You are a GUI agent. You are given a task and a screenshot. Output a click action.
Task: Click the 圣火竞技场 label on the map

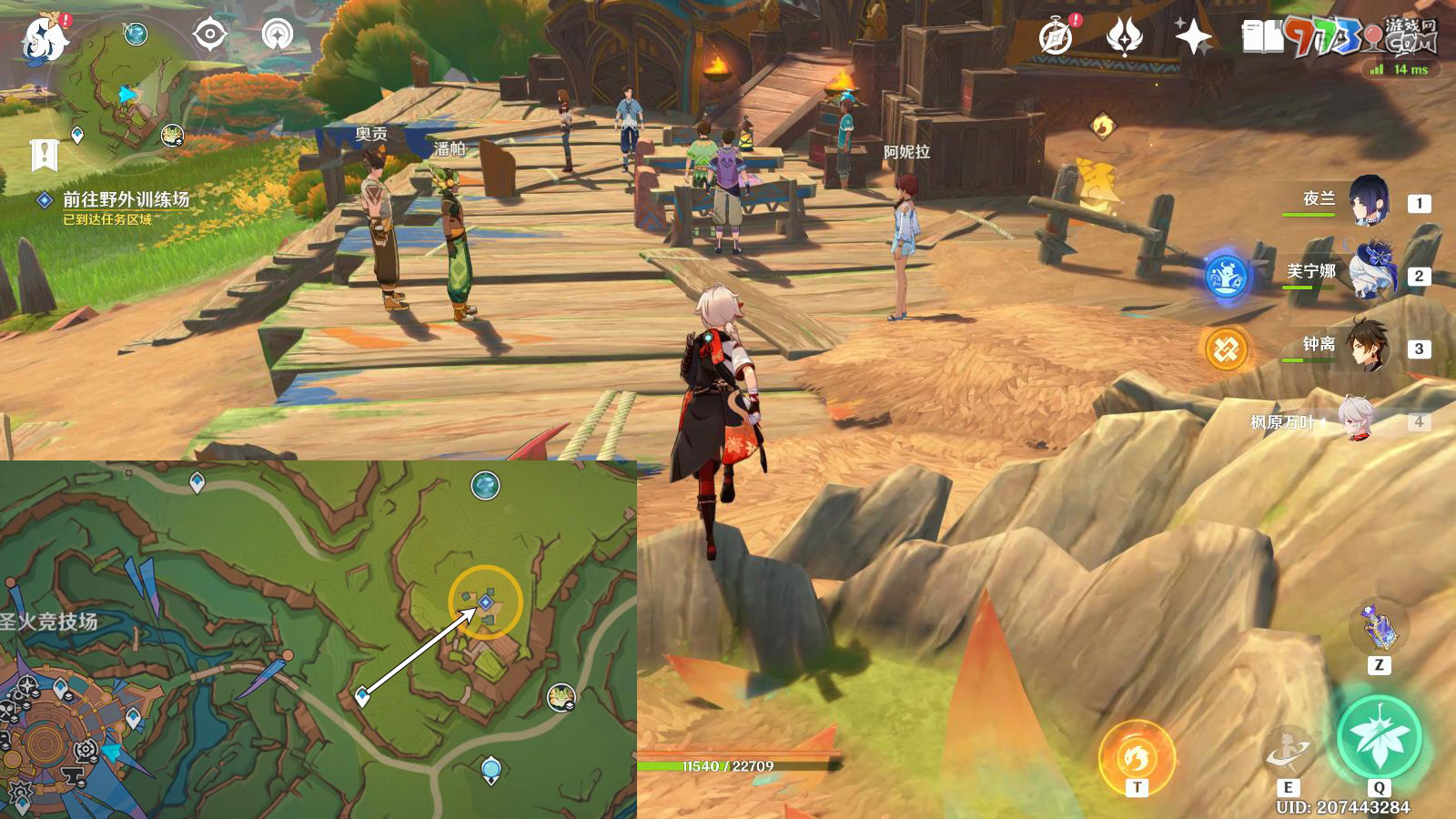coord(49,622)
